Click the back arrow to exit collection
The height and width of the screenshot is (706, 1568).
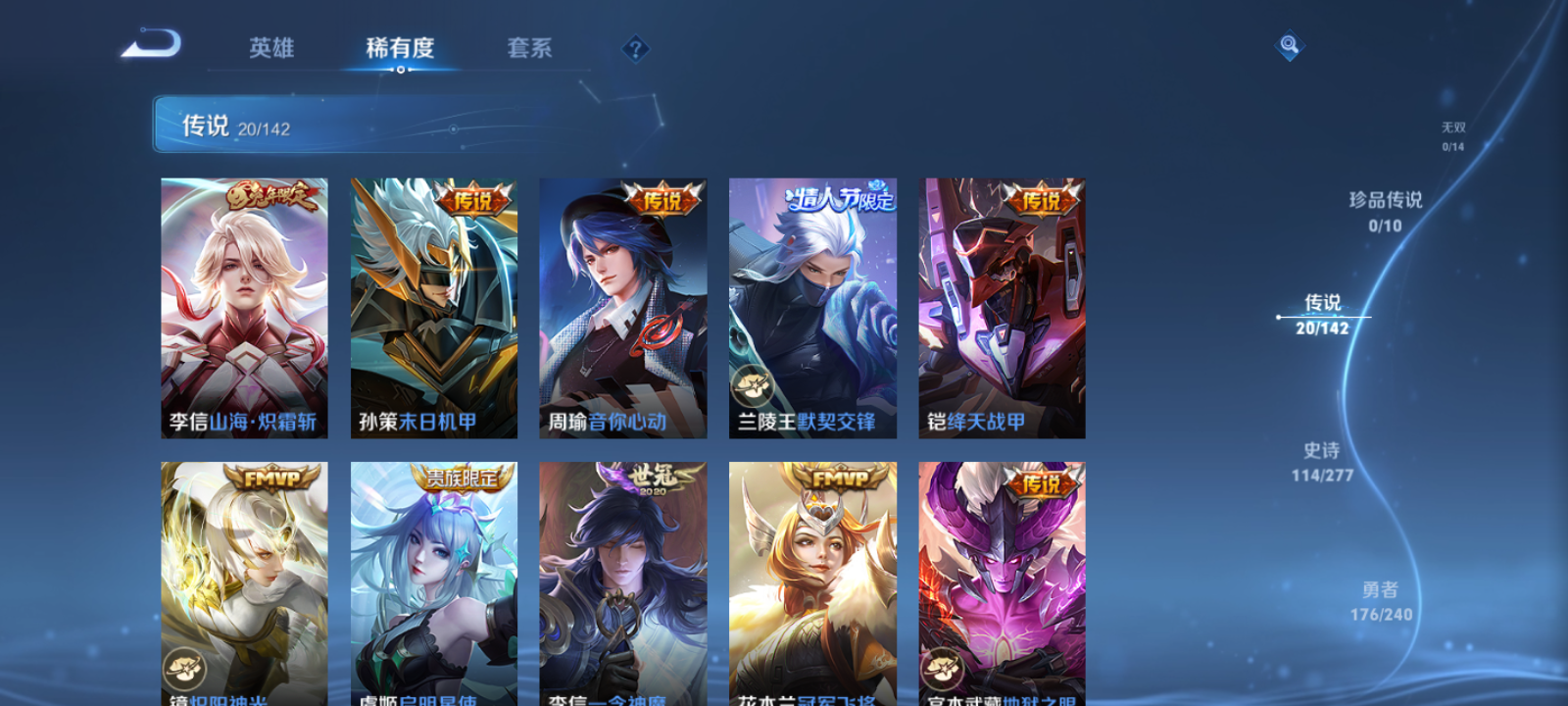pyautogui.click(x=152, y=44)
